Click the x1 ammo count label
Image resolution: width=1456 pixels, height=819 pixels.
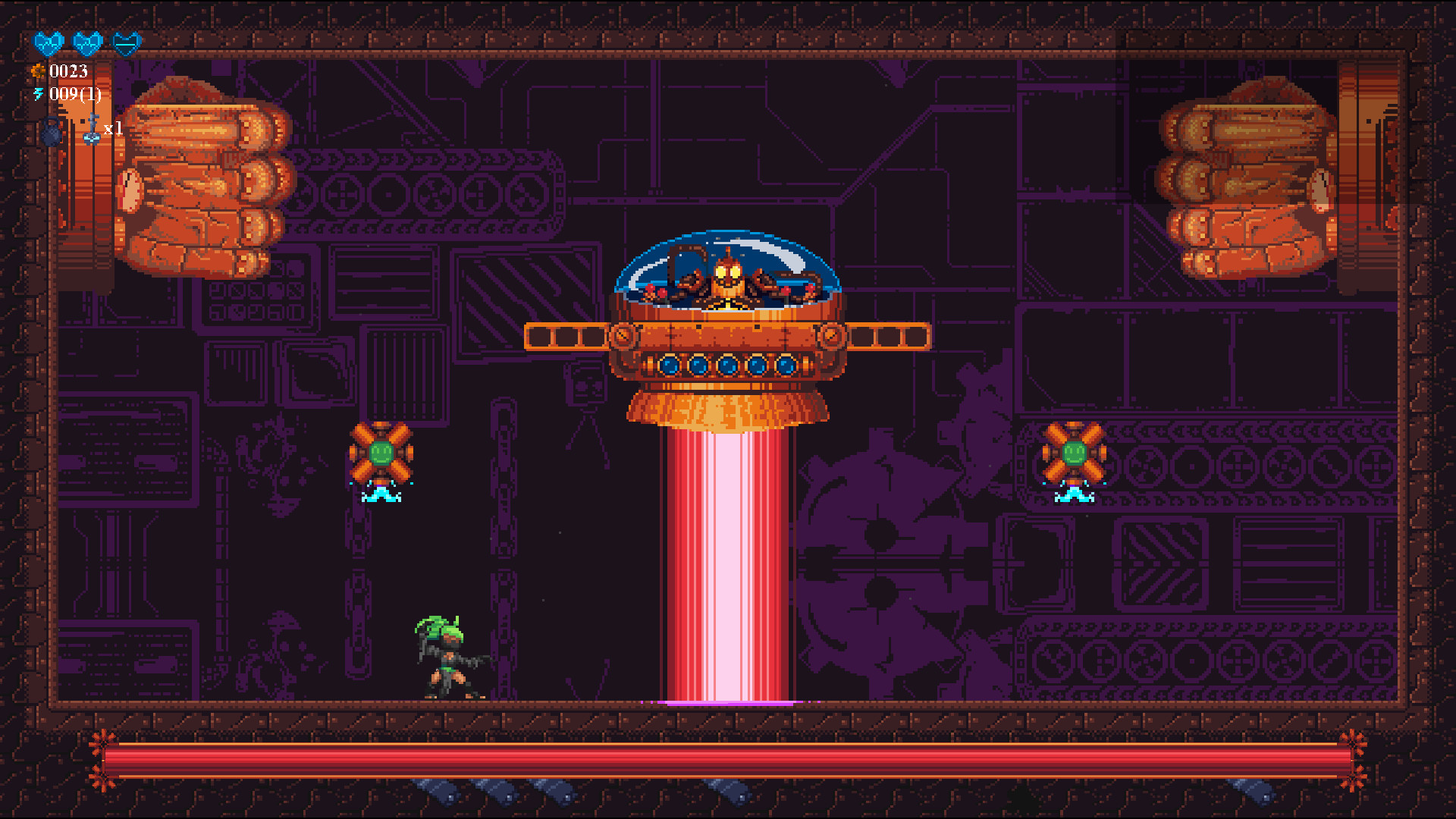tap(114, 130)
